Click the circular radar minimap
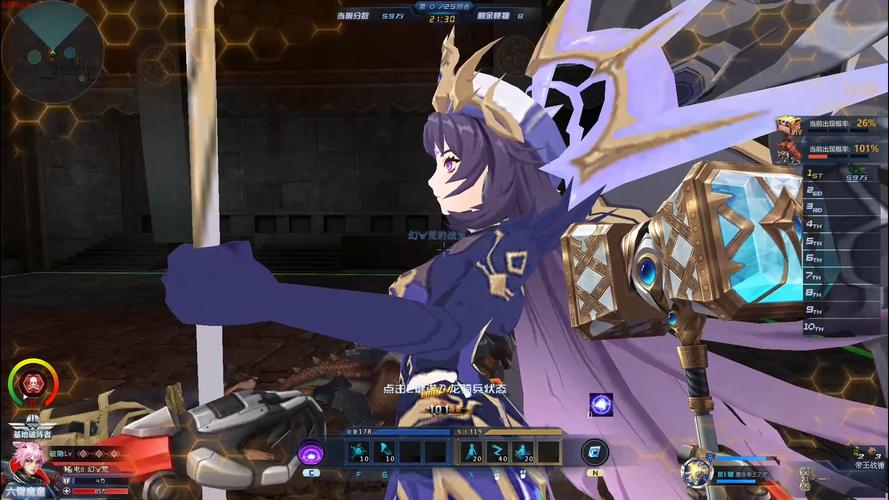This screenshot has width=889, height=500. pyautogui.click(x=52, y=52)
